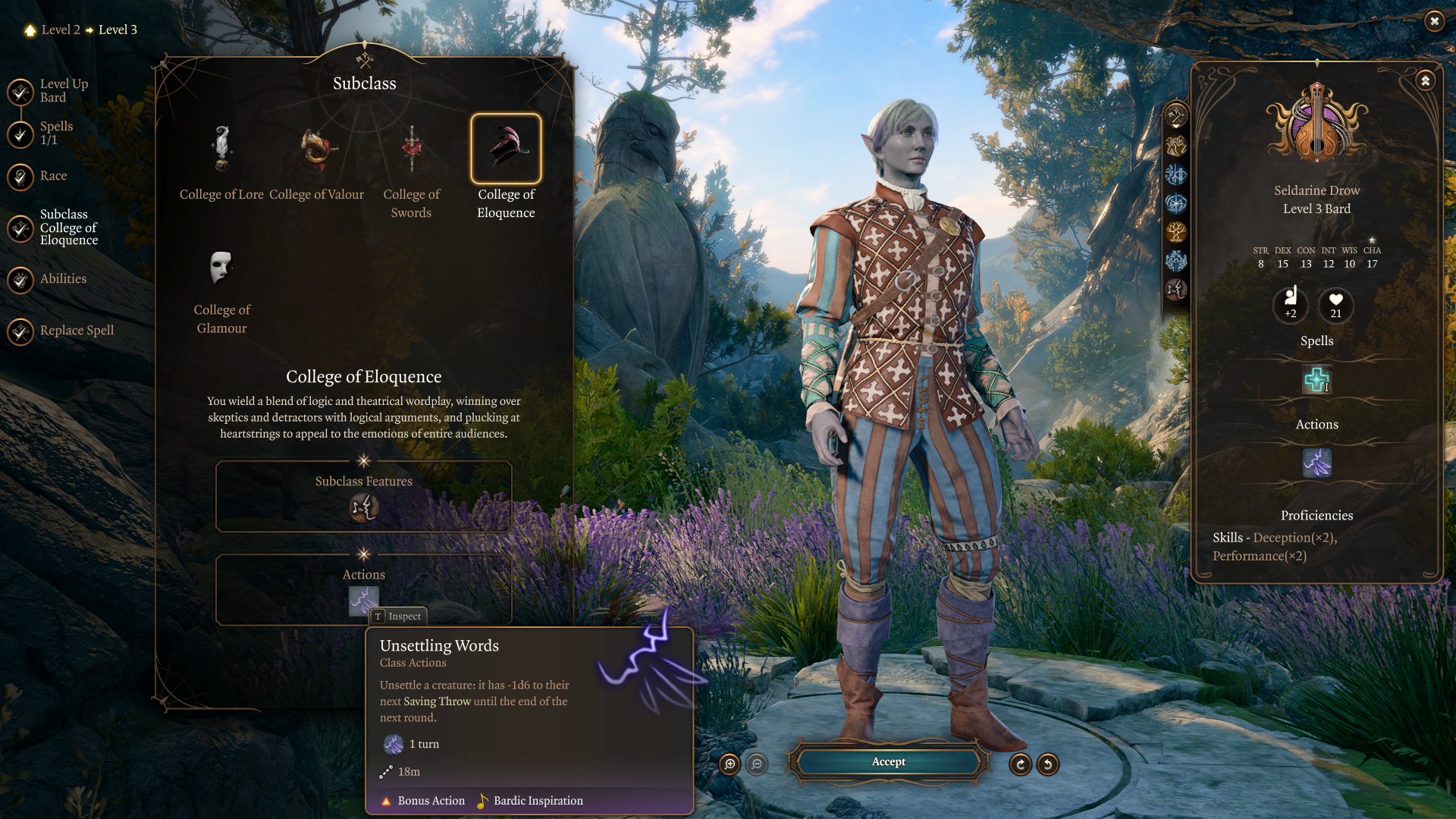The width and height of the screenshot is (1456, 819).
Task: Select the College of Eloquence subclass
Action: pos(506,149)
